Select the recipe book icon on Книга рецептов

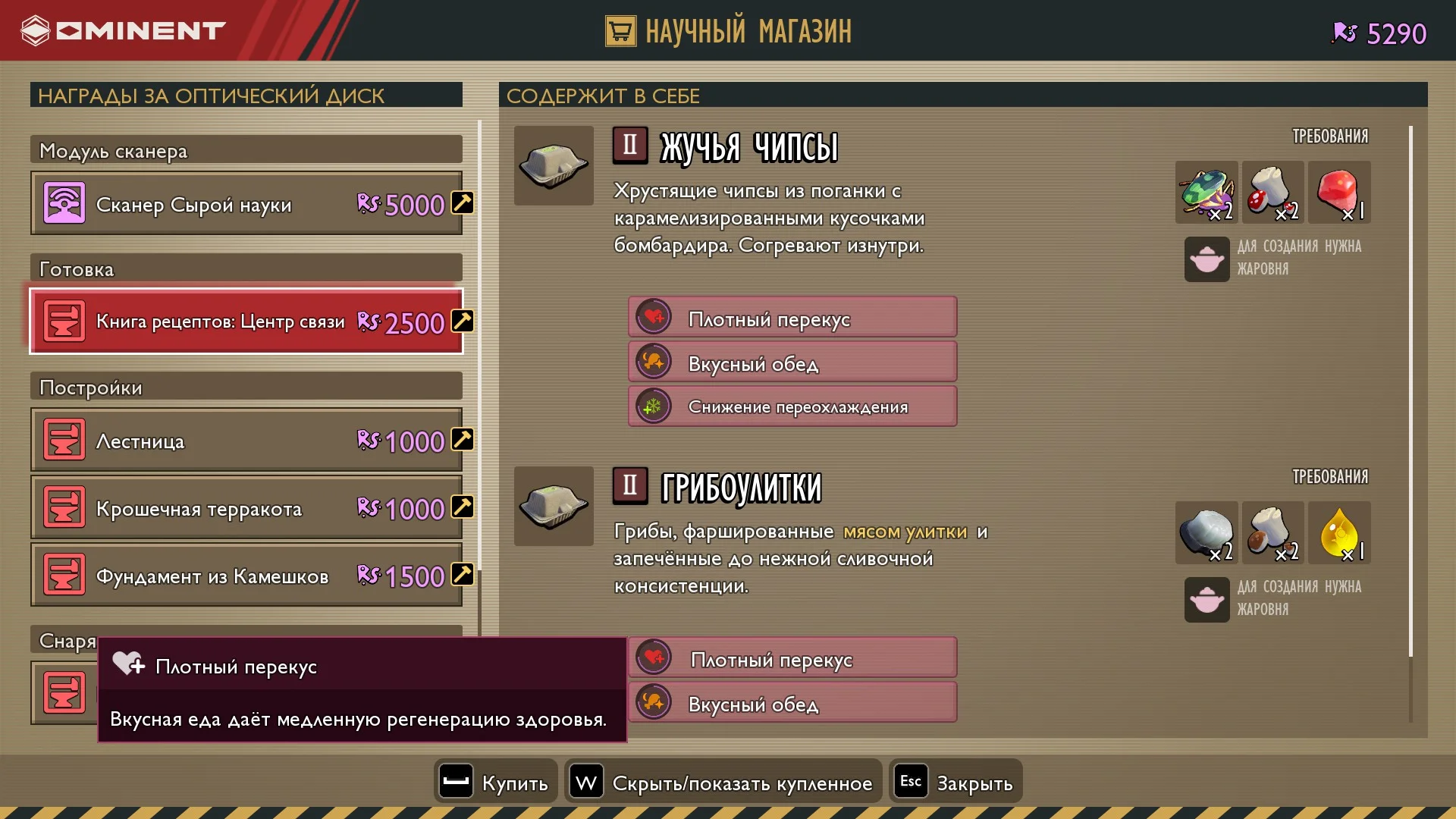coord(65,321)
